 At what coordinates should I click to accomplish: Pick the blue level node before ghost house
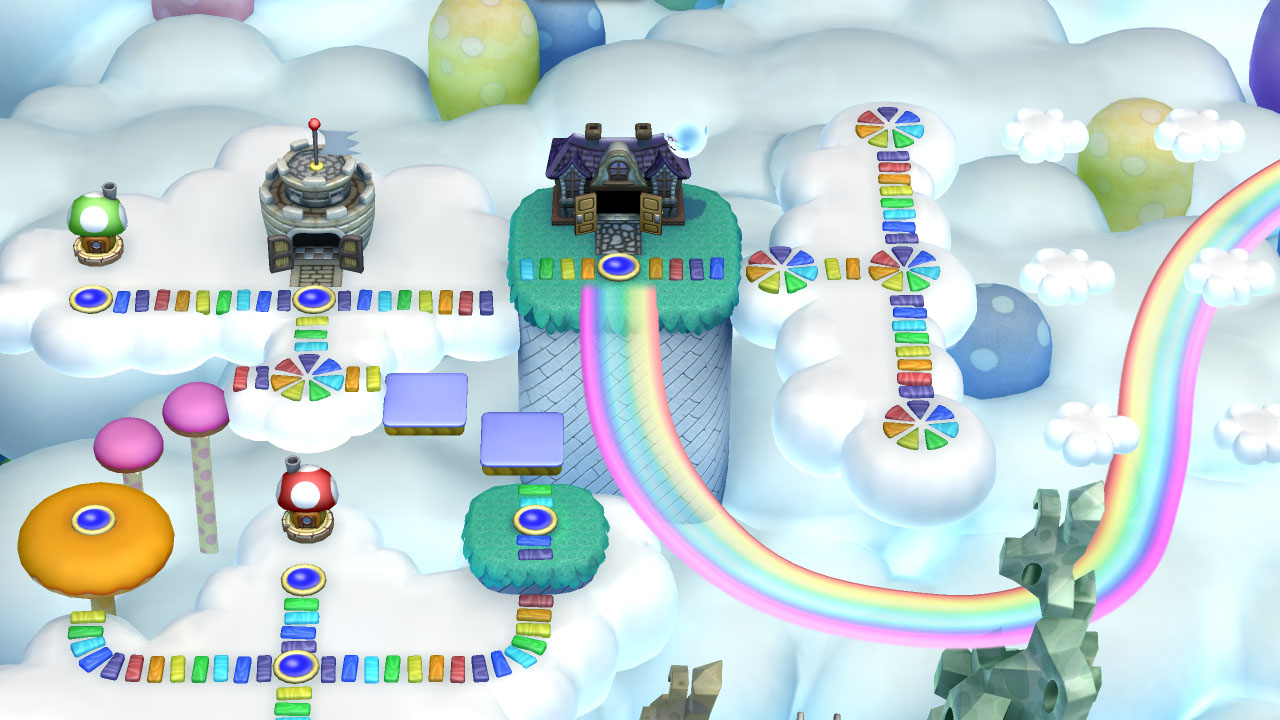coord(619,267)
